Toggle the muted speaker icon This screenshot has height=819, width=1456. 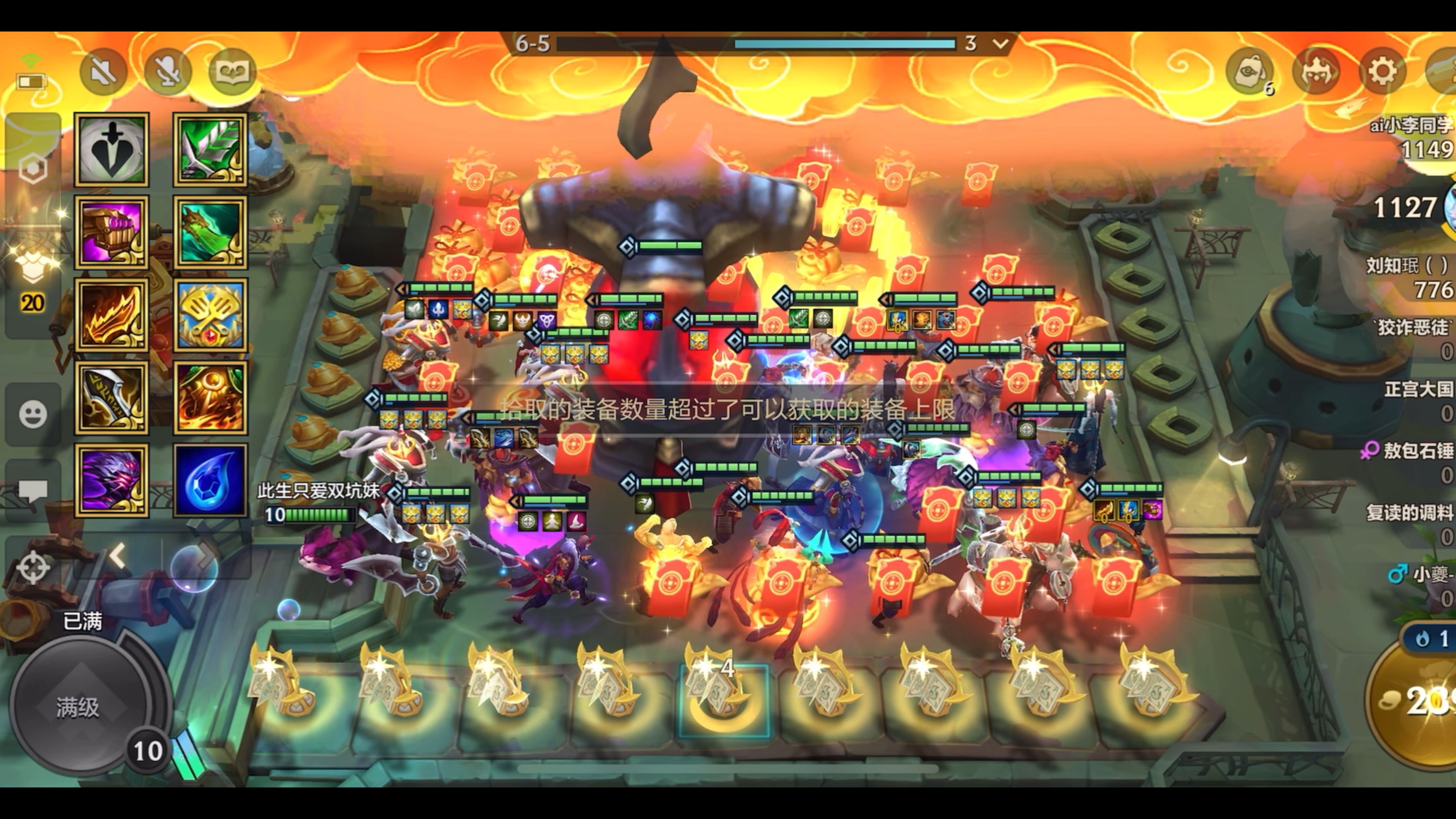(103, 72)
